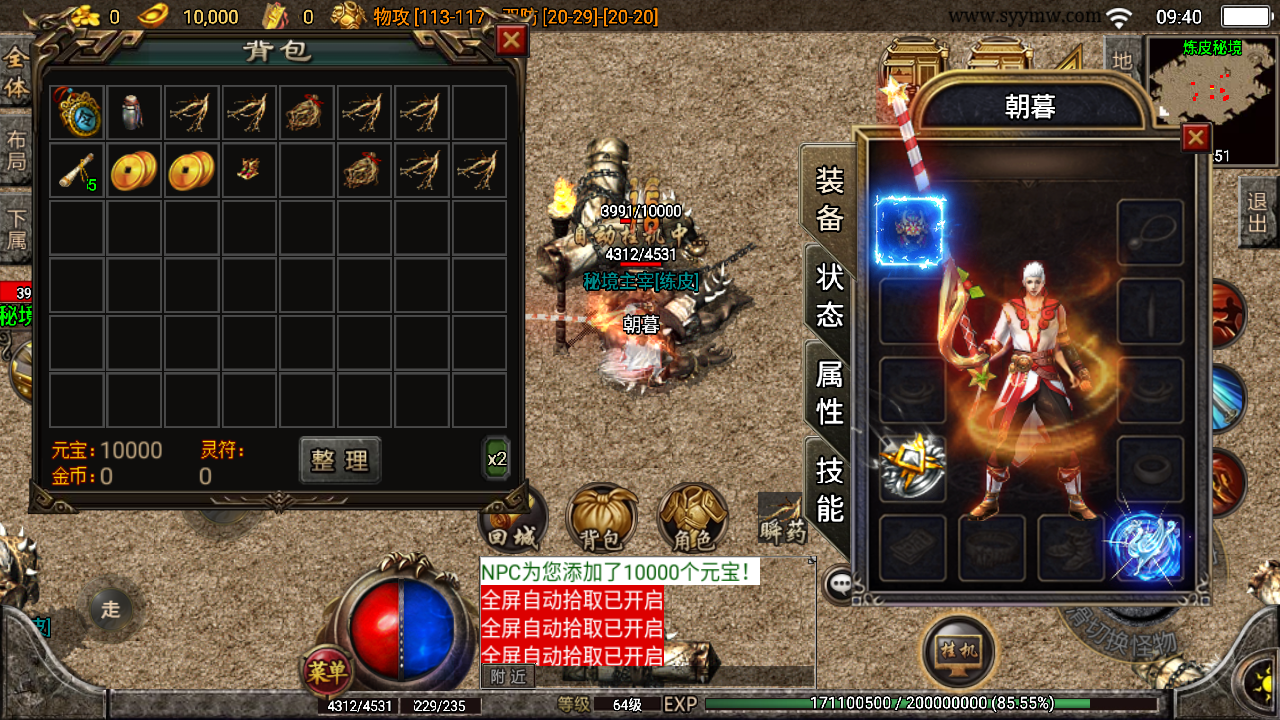
Task: Toggle the x2 bag page button
Action: pyautogui.click(x=497, y=459)
